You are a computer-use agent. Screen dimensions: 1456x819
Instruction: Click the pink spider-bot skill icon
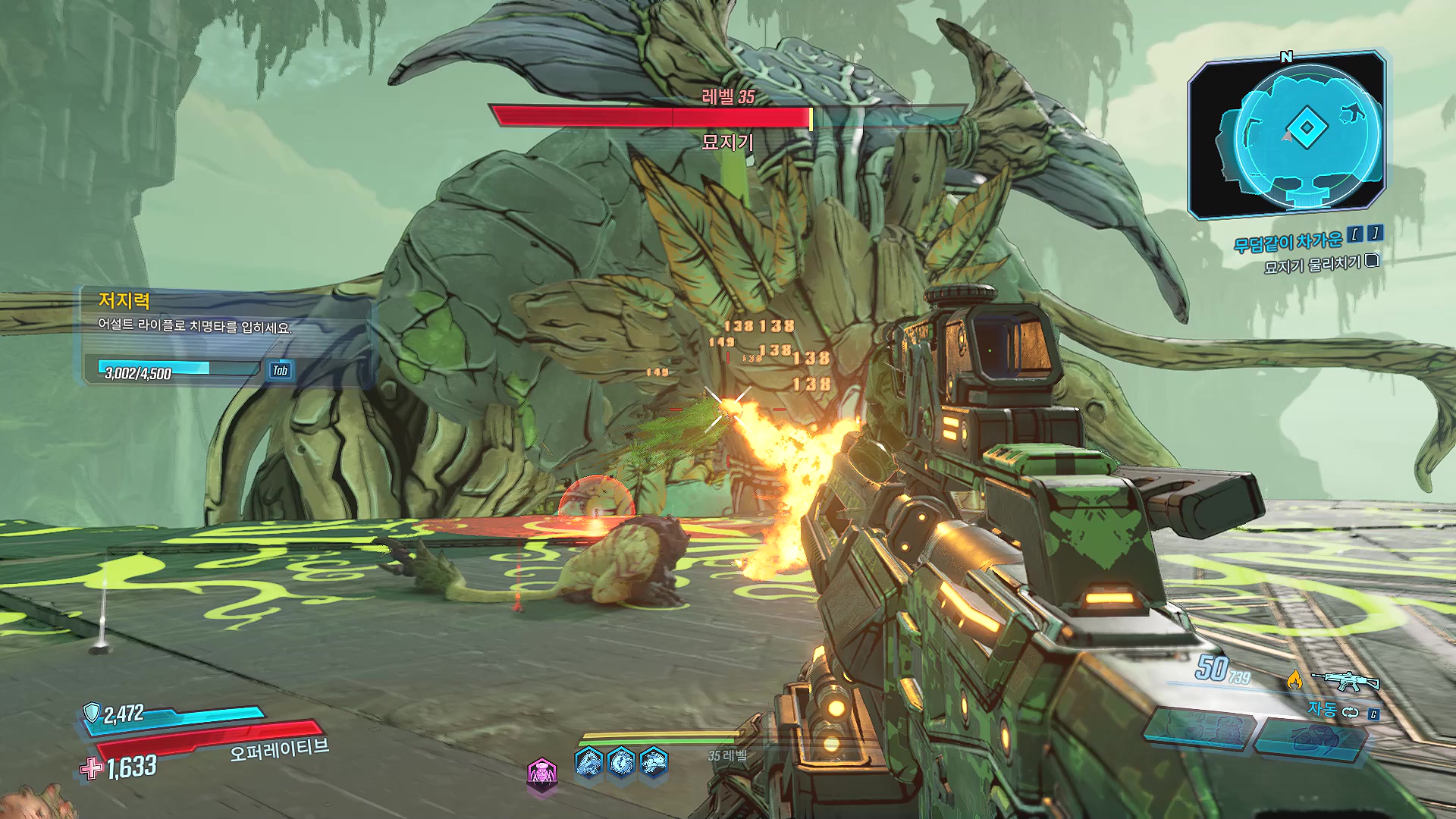pos(541,774)
